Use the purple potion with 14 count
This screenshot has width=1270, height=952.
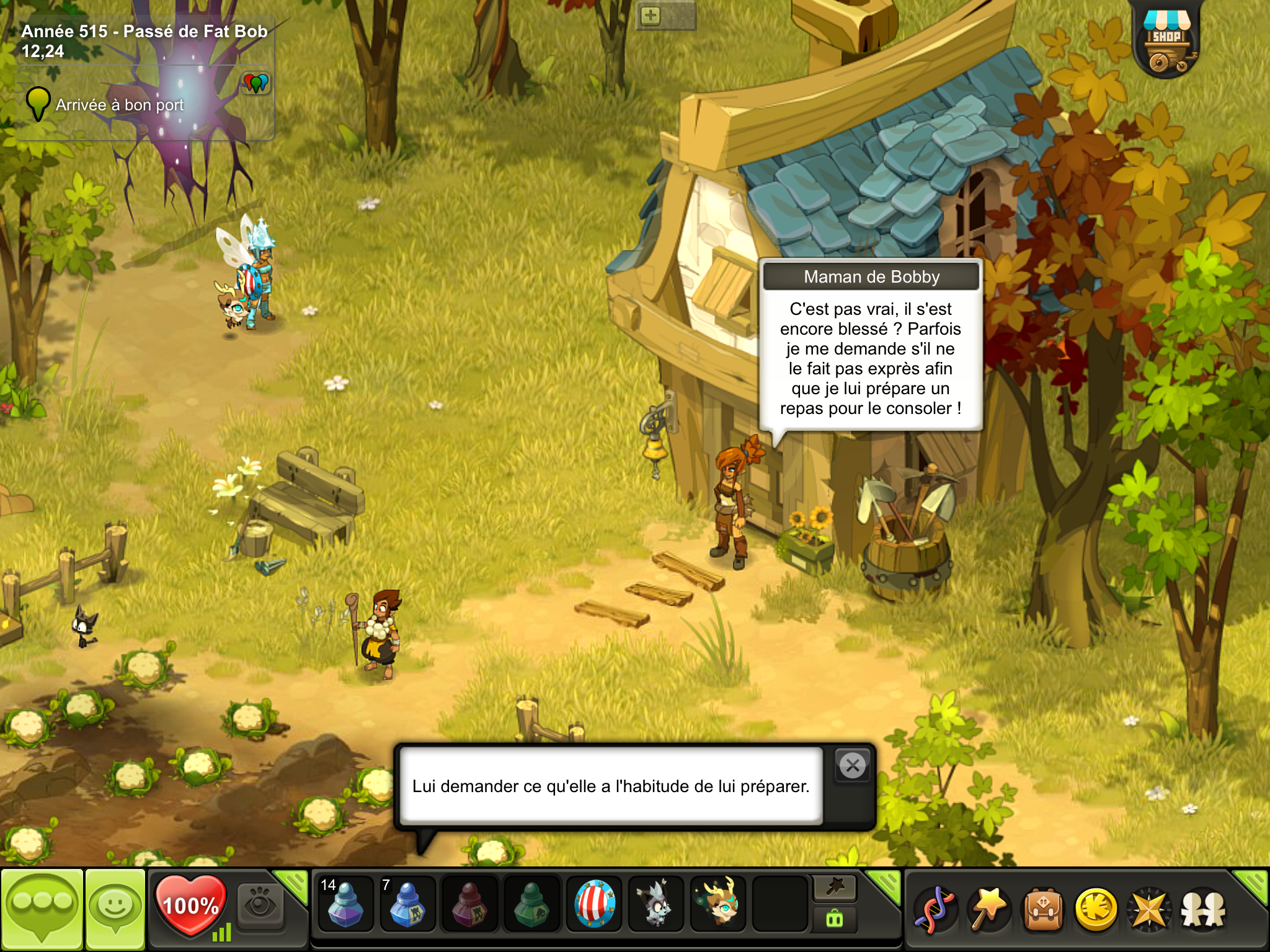pos(345,905)
